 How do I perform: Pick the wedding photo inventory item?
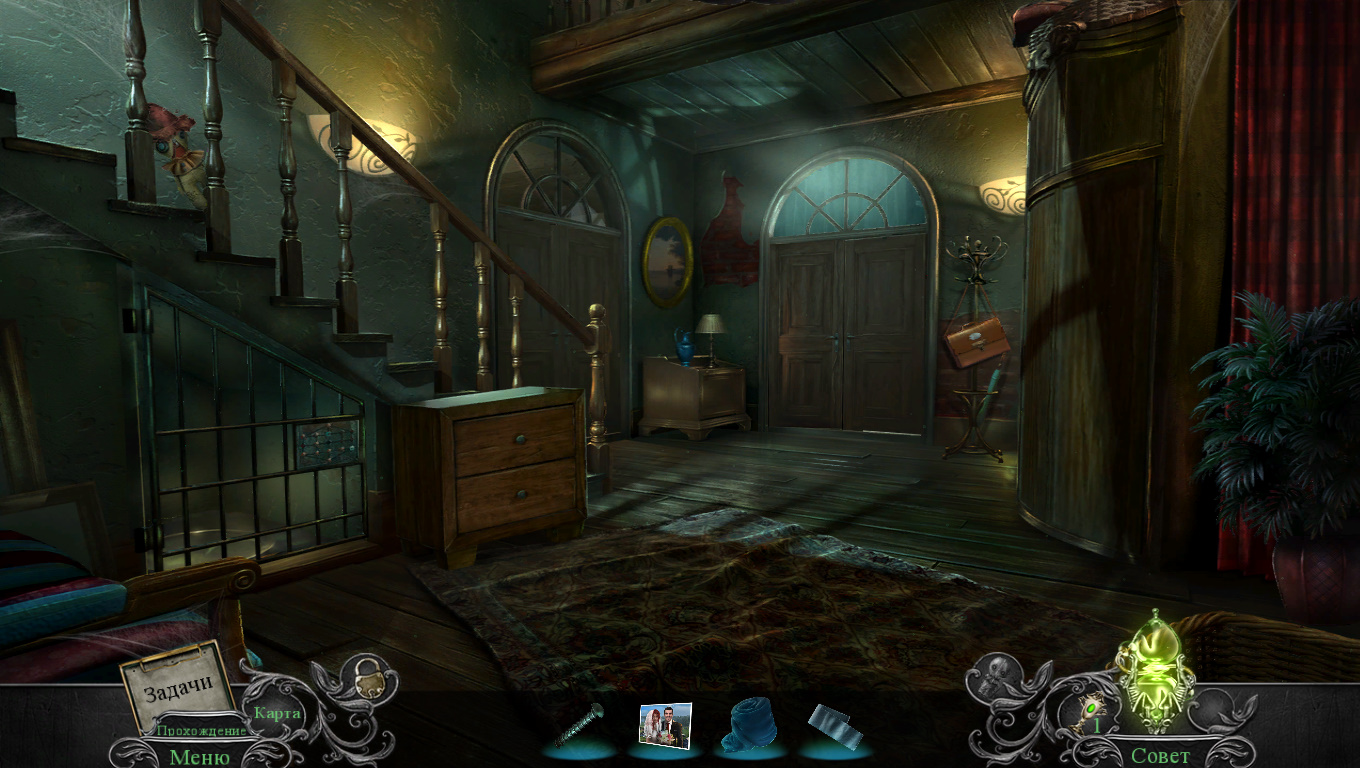tap(665, 724)
